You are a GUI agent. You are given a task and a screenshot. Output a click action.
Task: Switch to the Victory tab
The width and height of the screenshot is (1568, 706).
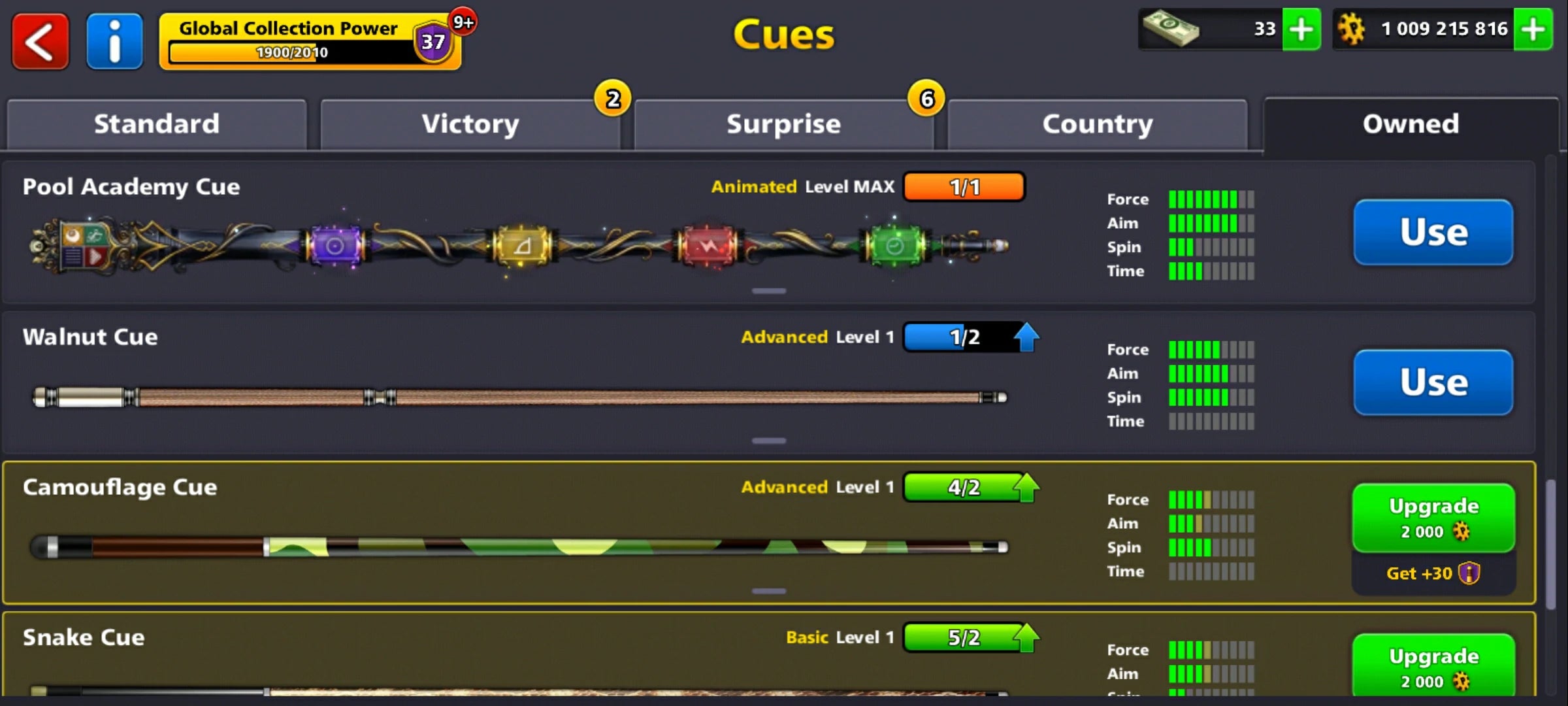pyautogui.click(x=470, y=124)
